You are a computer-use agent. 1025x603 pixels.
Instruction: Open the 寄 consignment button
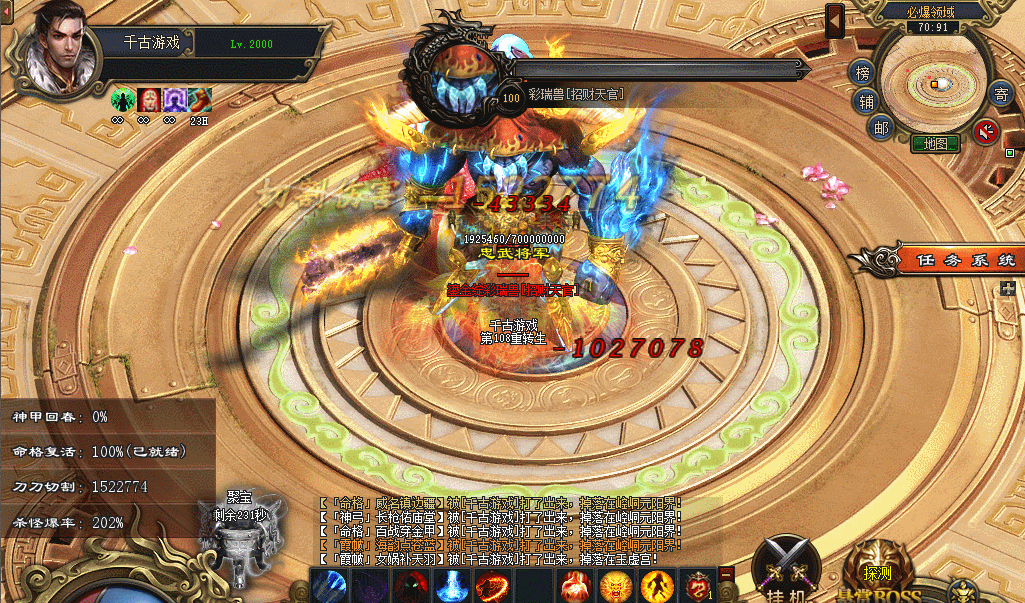tap(1000, 95)
